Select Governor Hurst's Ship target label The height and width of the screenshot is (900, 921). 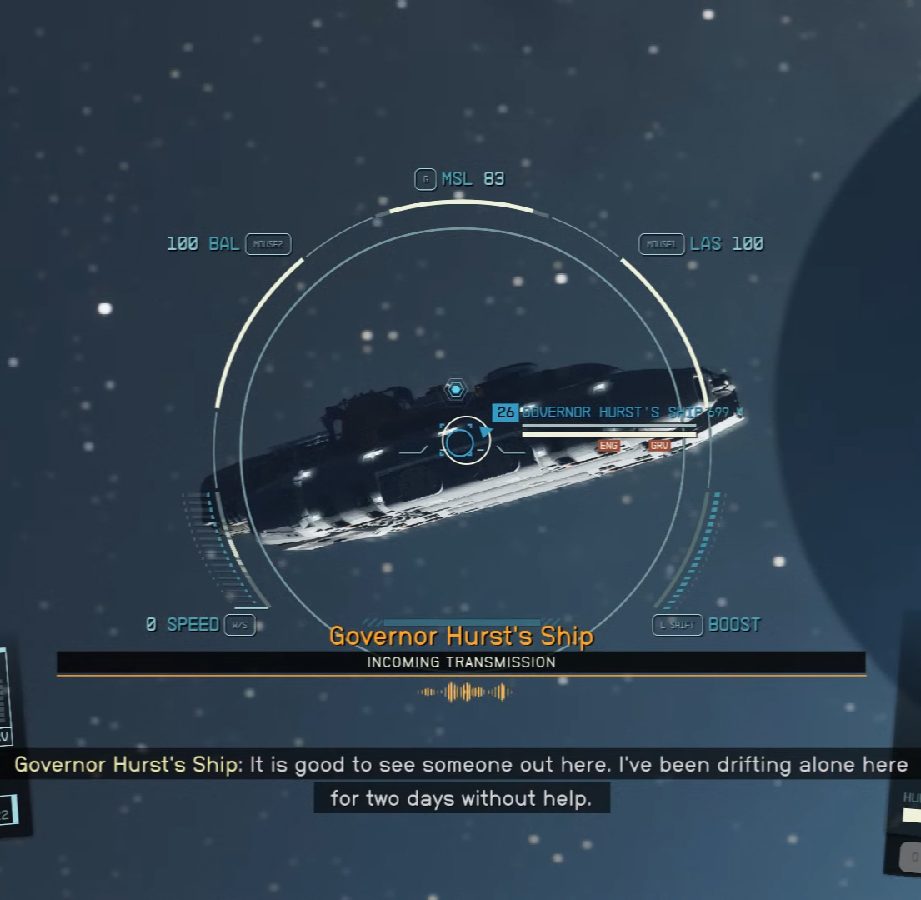pos(620,412)
